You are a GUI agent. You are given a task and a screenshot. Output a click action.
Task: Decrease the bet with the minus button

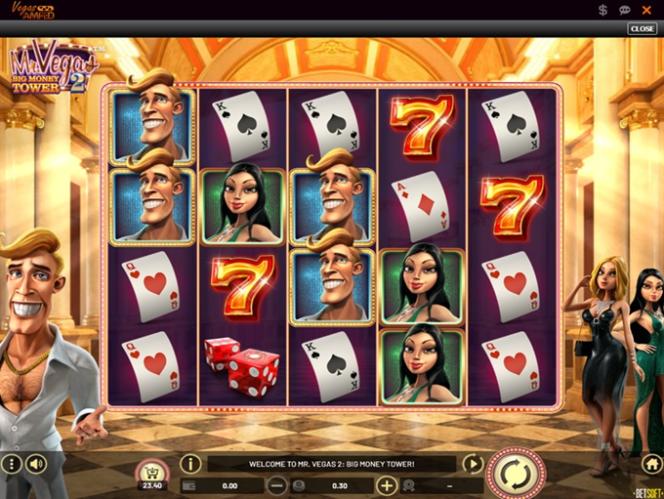click(x=278, y=486)
